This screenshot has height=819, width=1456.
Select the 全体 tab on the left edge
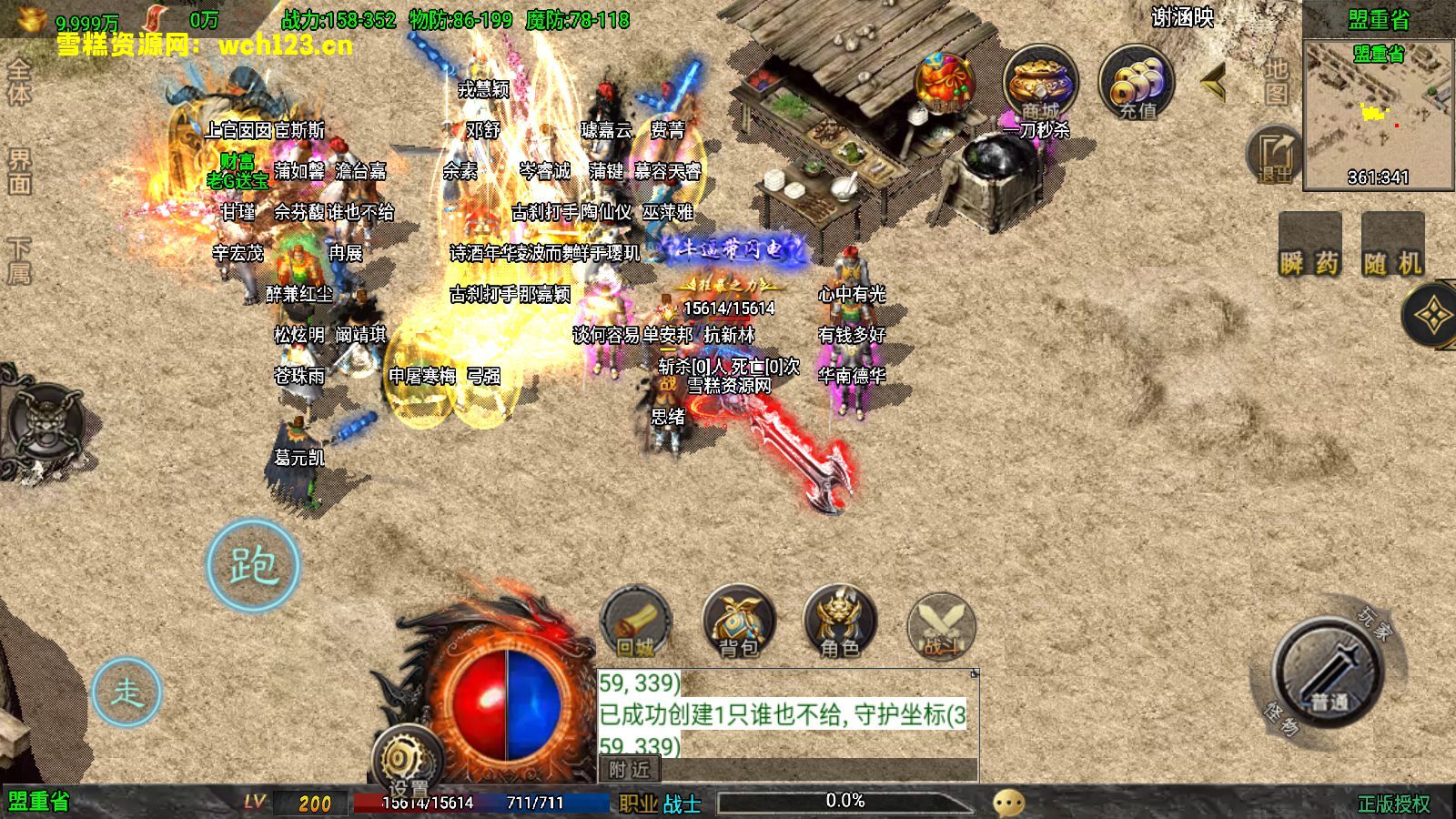click(19, 82)
